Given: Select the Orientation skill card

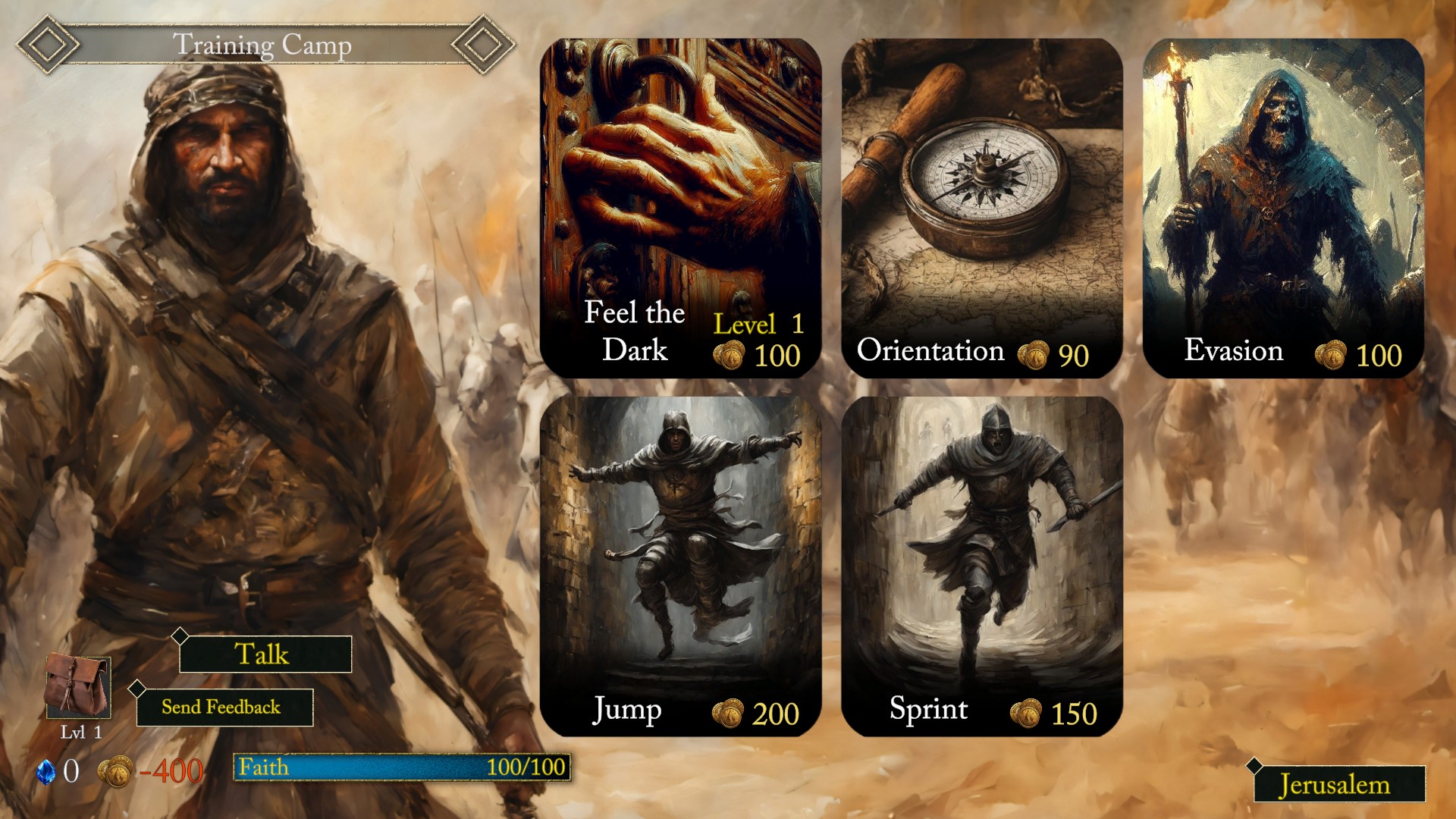Looking at the screenshot, I should pyautogui.click(x=982, y=190).
